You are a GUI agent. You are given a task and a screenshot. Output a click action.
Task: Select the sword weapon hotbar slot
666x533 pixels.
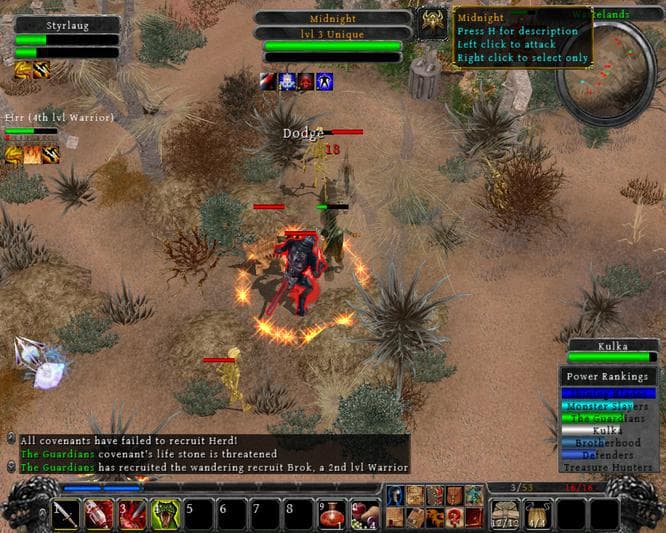tap(66, 514)
